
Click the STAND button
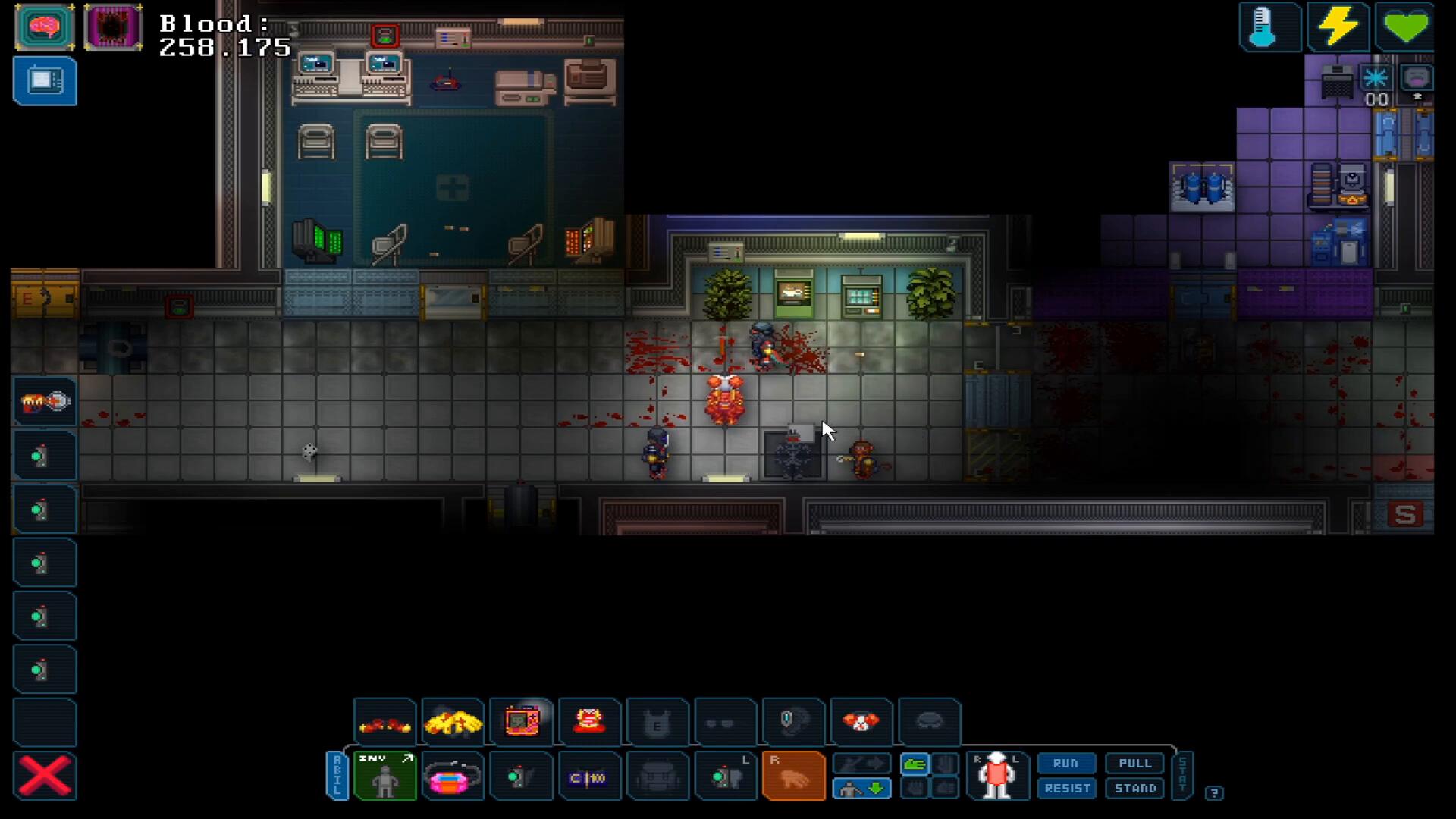1134,789
